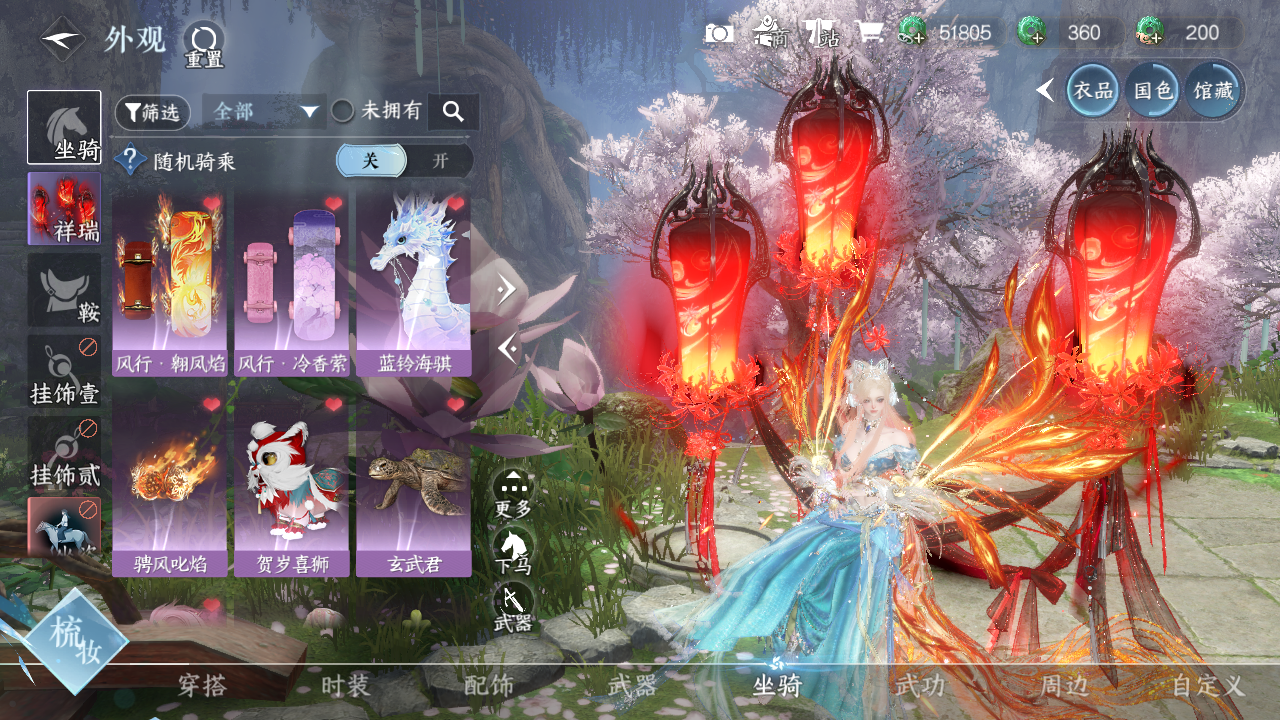
Task: Select the 玄武君 turtle mount
Action: pyautogui.click(x=413, y=484)
